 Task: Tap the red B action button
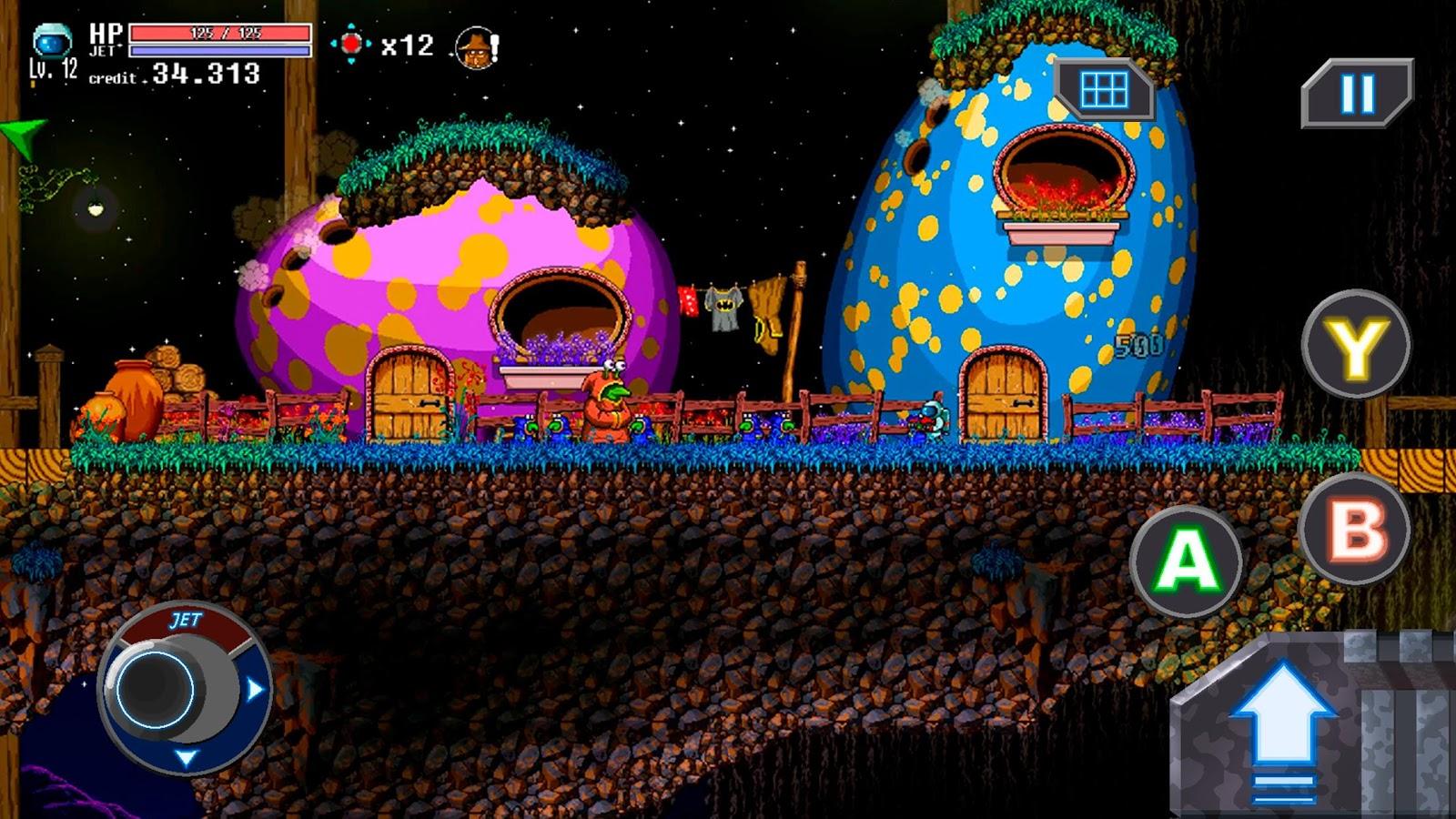coord(1355,527)
